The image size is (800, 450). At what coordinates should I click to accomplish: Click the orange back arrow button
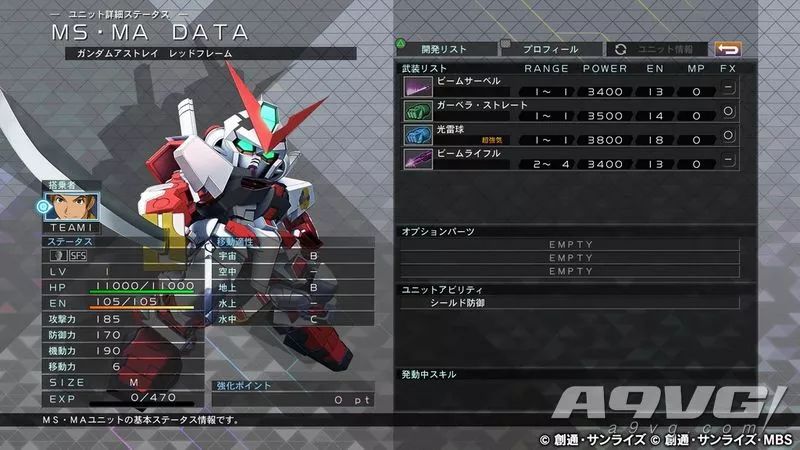[x=727, y=48]
